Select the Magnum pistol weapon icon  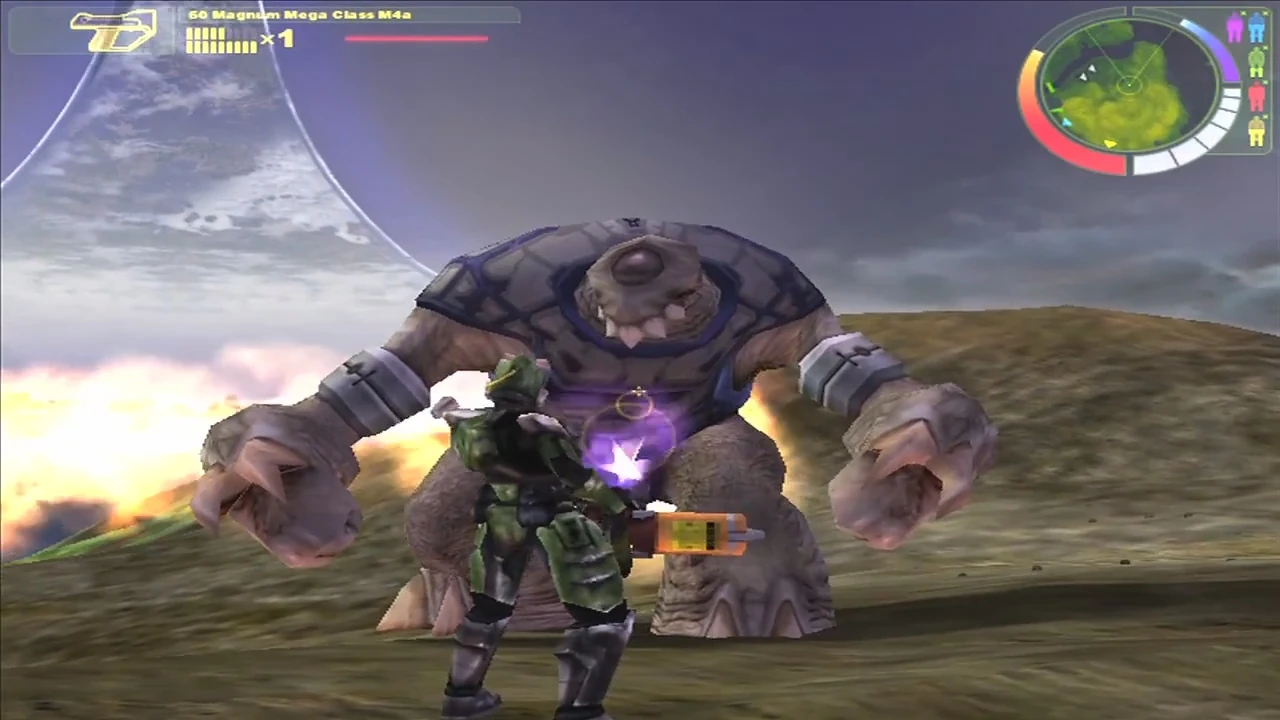(114, 30)
